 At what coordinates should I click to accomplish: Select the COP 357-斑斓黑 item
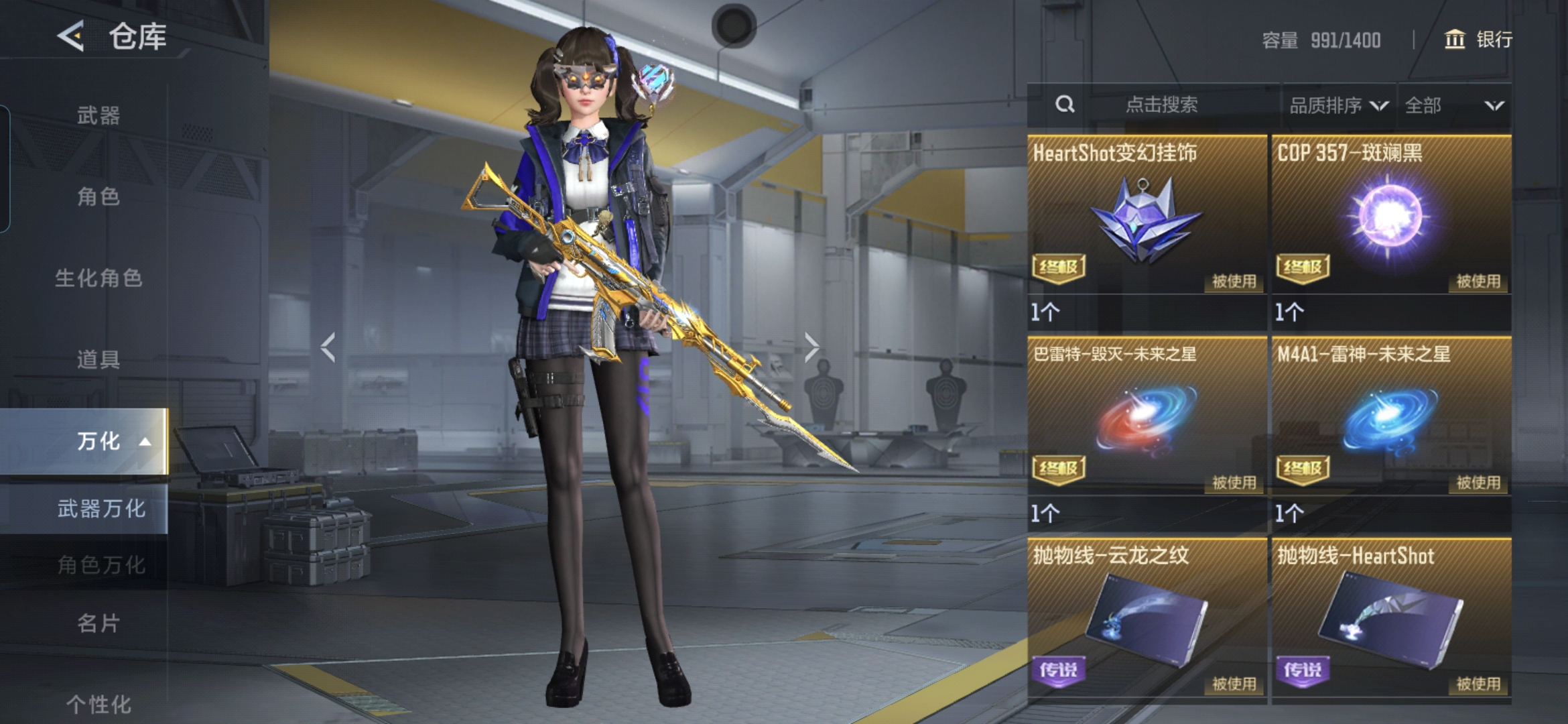click(x=1391, y=215)
